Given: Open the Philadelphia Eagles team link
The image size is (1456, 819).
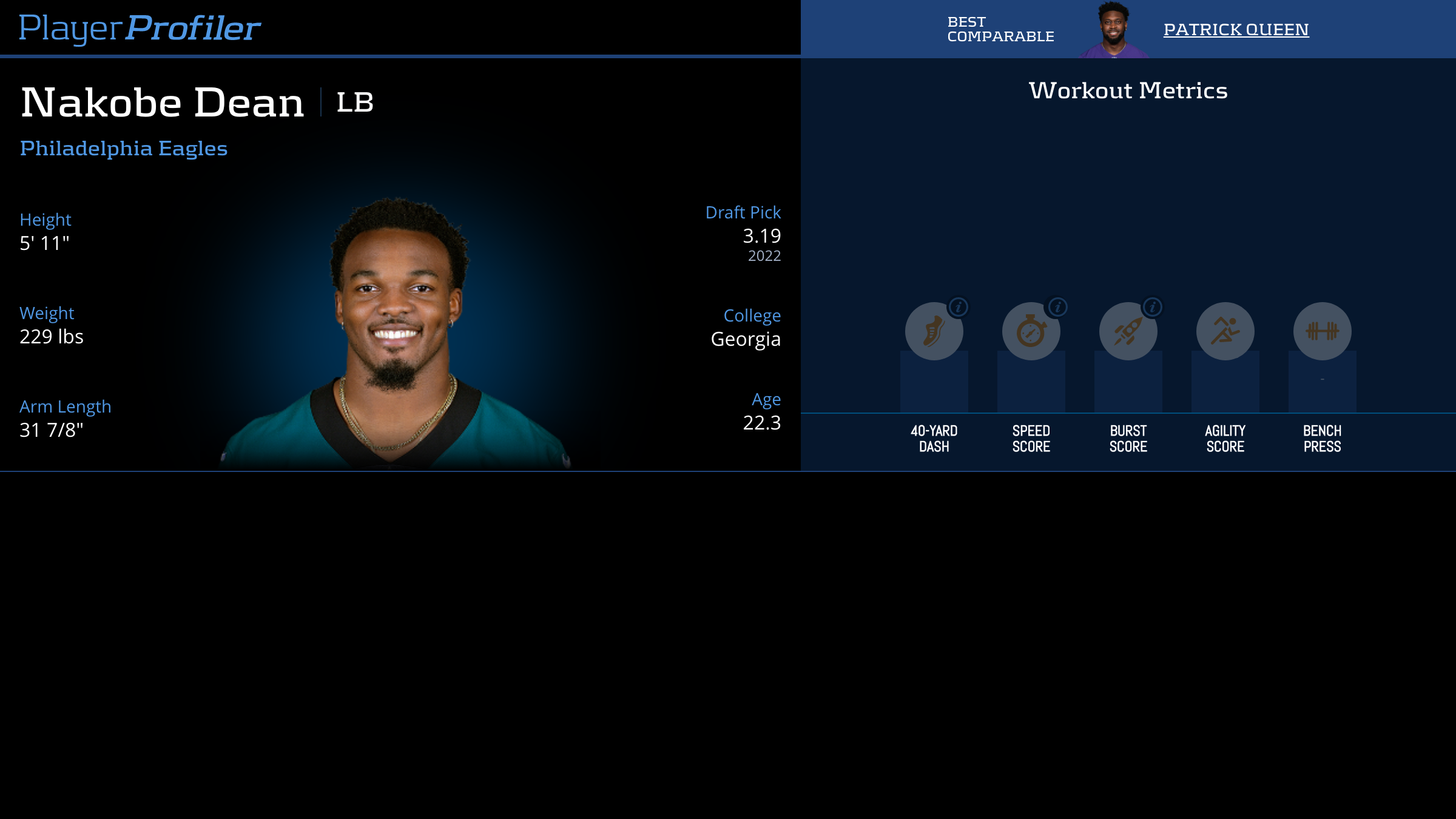Looking at the screenshot, I should click(x=124, y=148).
